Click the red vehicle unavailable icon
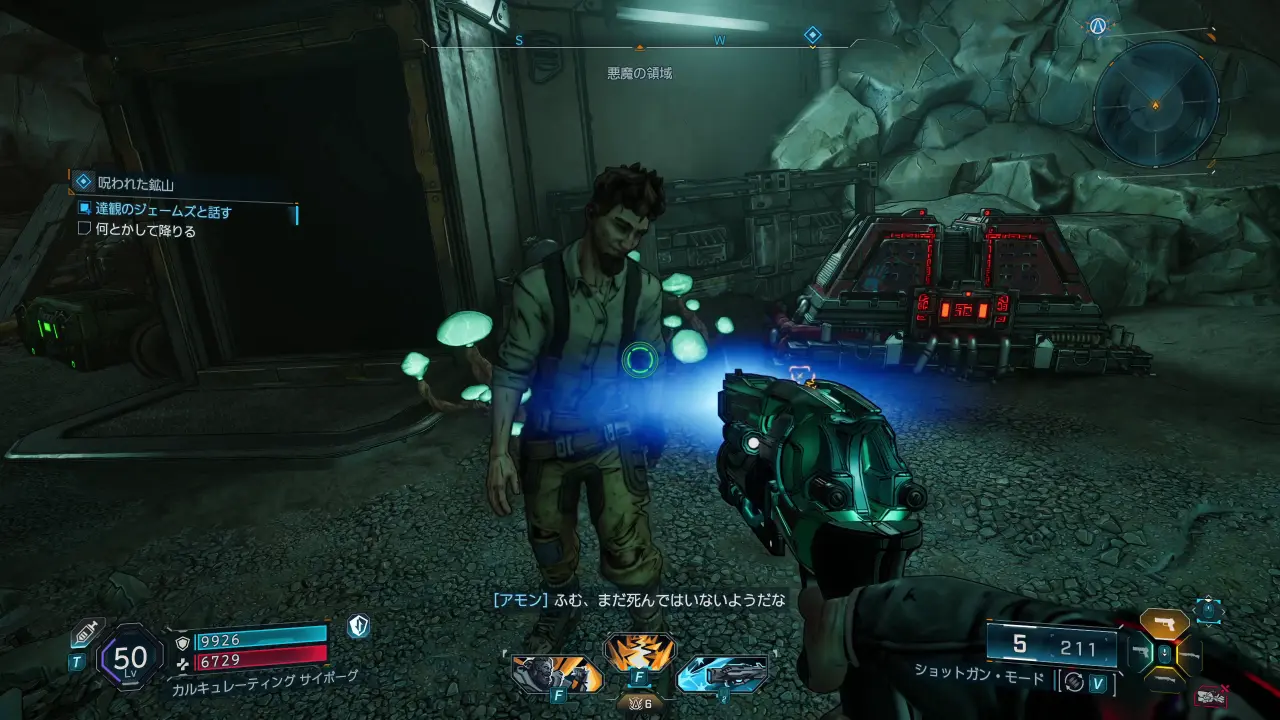Viewport: 1280px width, 720px height. point(1211,696)
